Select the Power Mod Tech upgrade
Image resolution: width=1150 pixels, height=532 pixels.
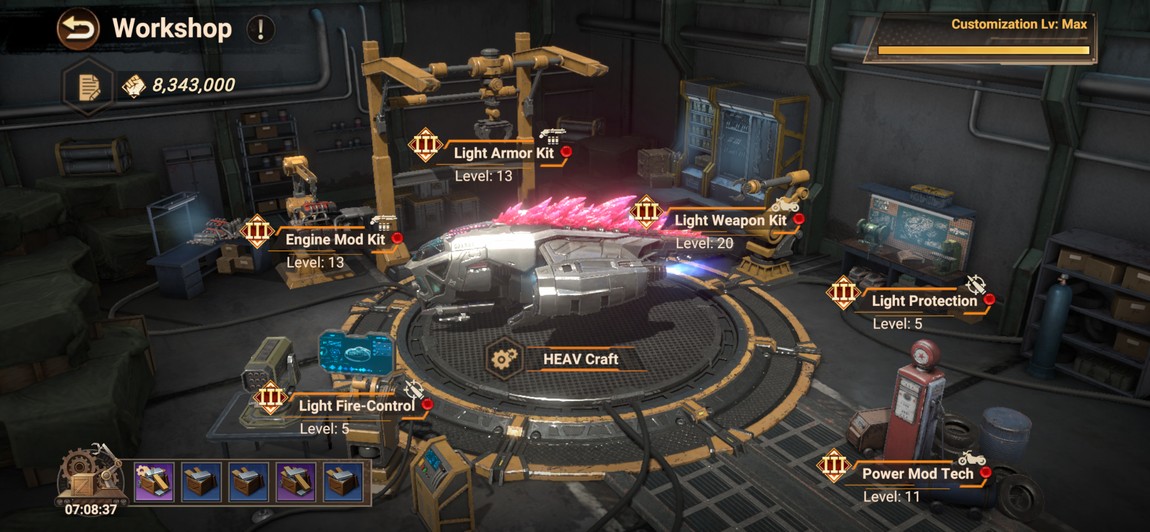pos(917,473)
